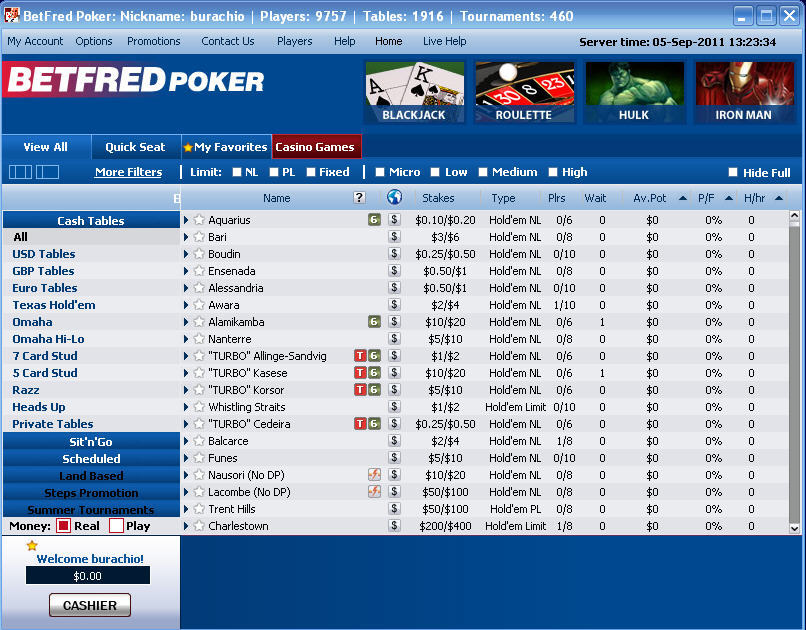Open the Promotions menu
This screenshot has width=806, height=630.
[154, 41]
